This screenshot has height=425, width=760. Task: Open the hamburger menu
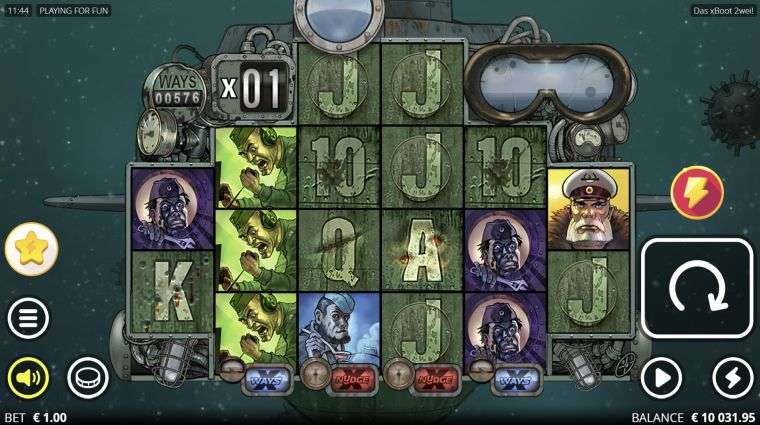pyautogui.click(x=28, y=319)
